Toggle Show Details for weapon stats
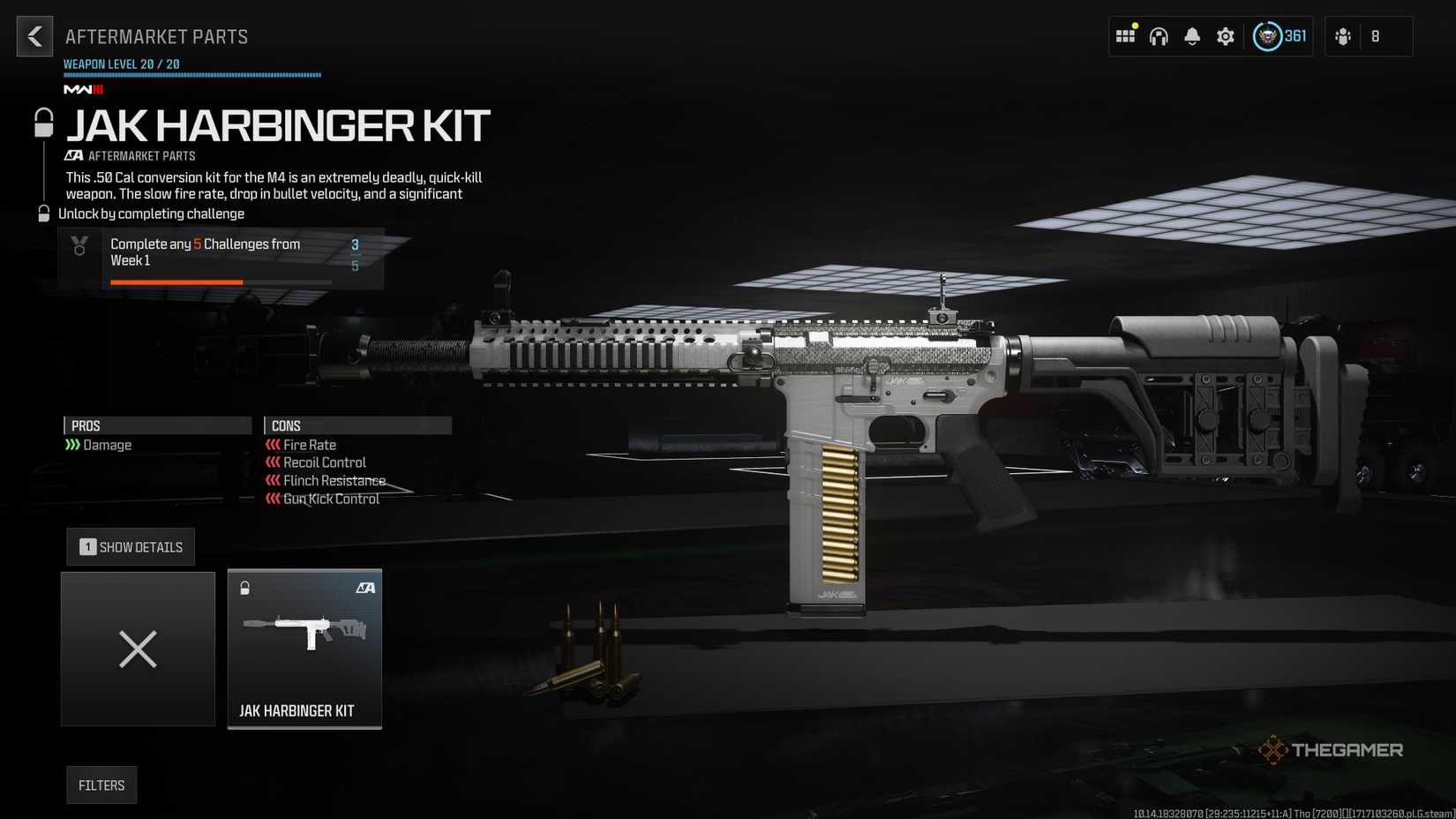The height and width of the screenshot is (819, 1456). pos(130,546)
